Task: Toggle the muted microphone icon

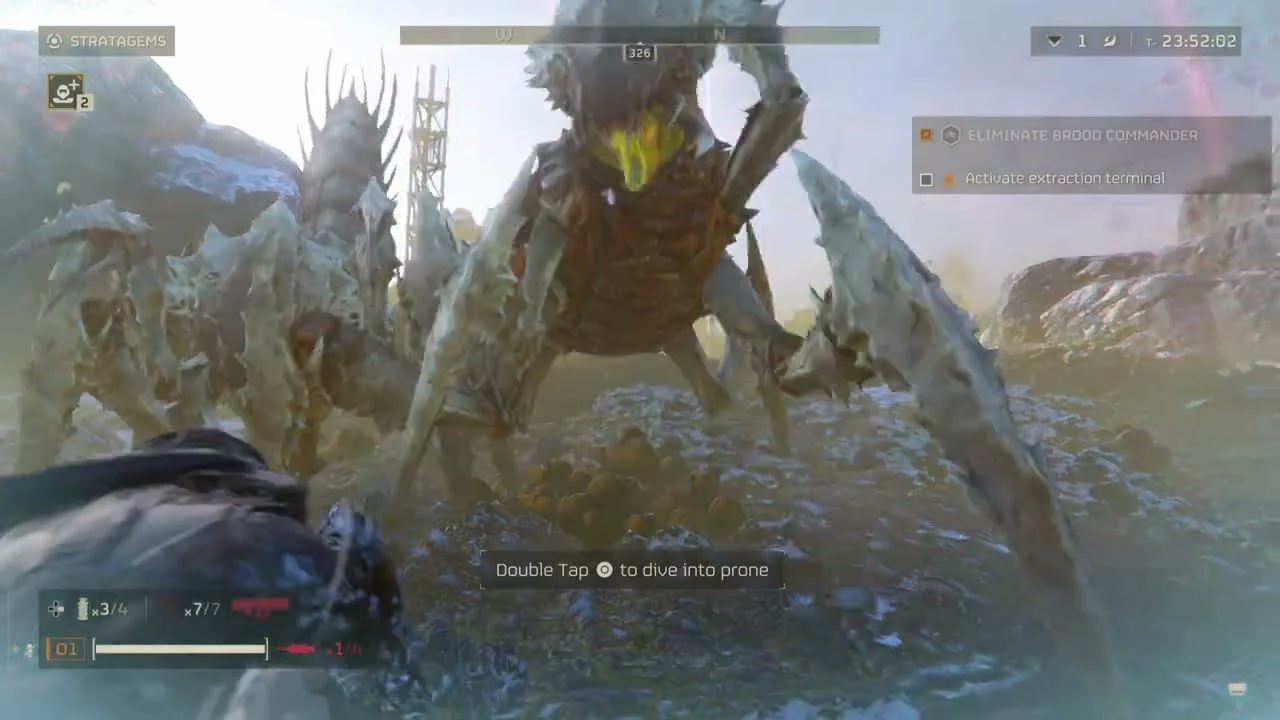Action: [x=29, y=650]
